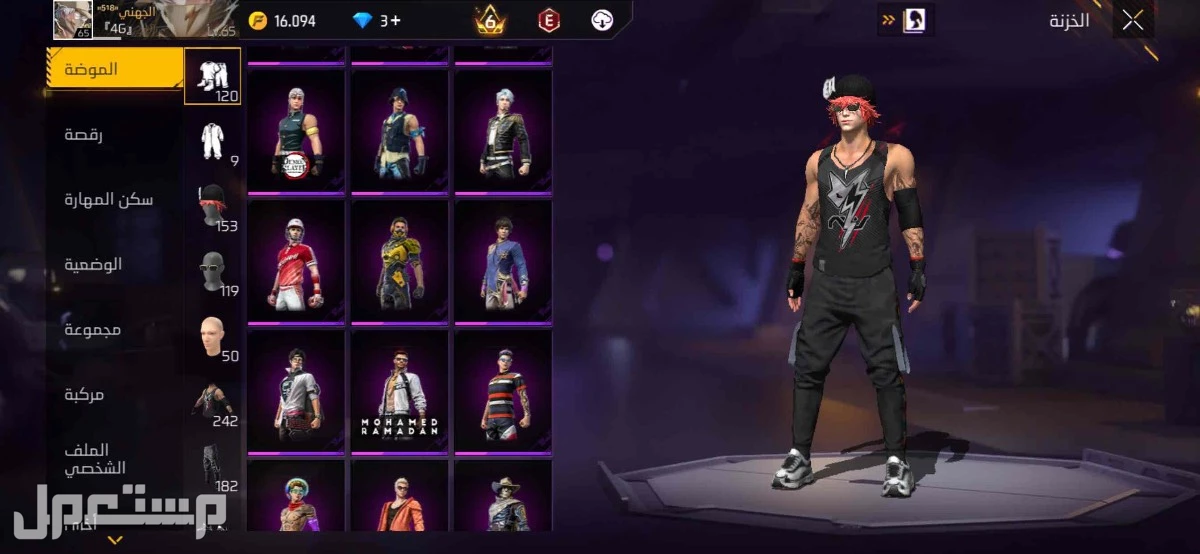1200x554 pixels.
Task: Select the masked face category showing 119
Action: click(x=213, y=271)
